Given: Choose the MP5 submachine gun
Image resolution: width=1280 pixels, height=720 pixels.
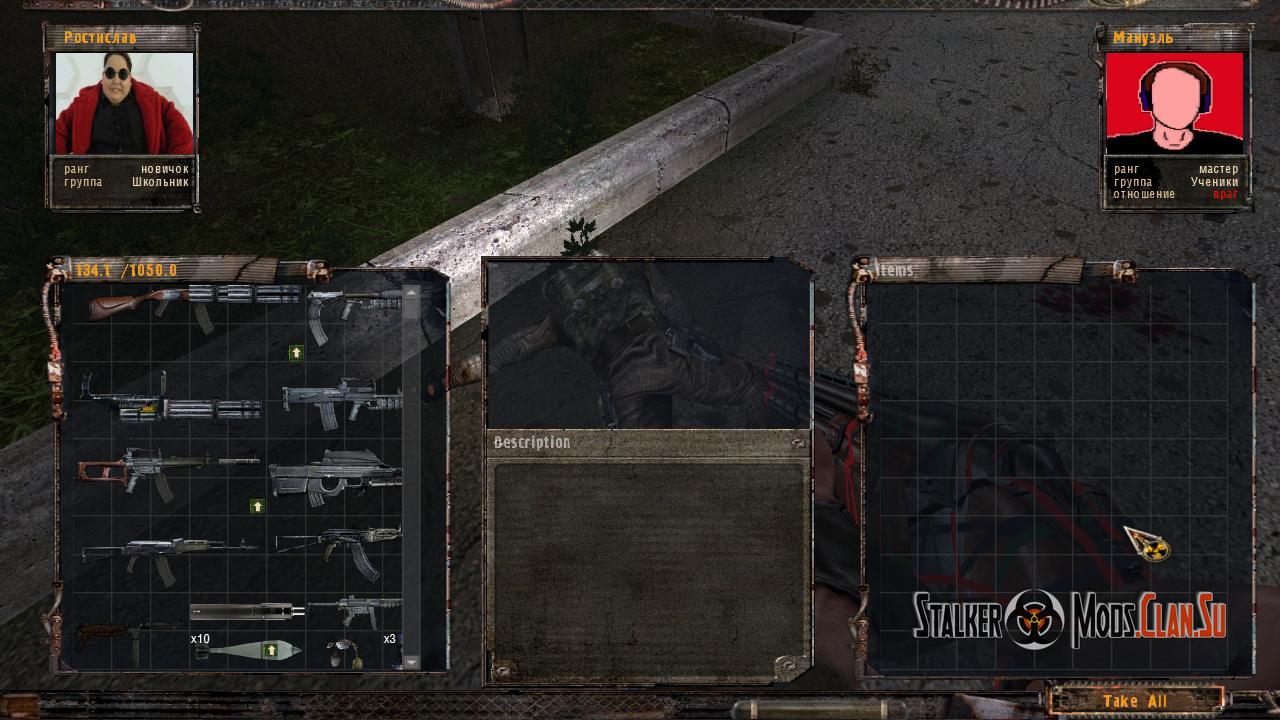Looking at the screenshot, I should click(x=355, y=609).
